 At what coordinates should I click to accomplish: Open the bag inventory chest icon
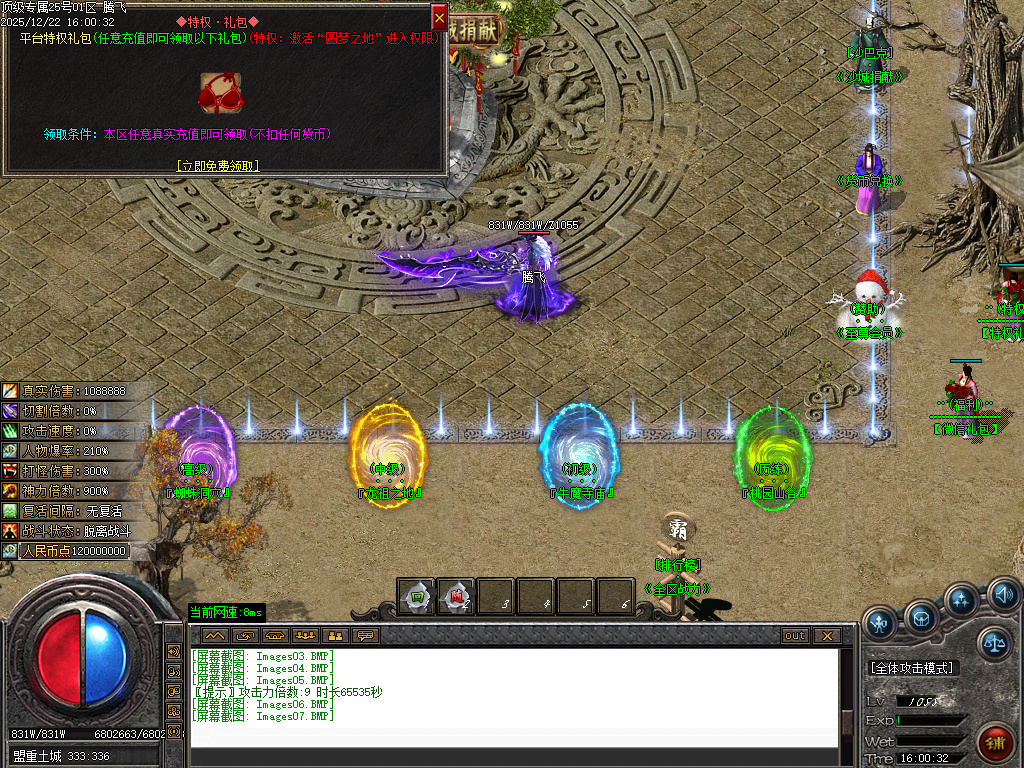coord(921,616)
